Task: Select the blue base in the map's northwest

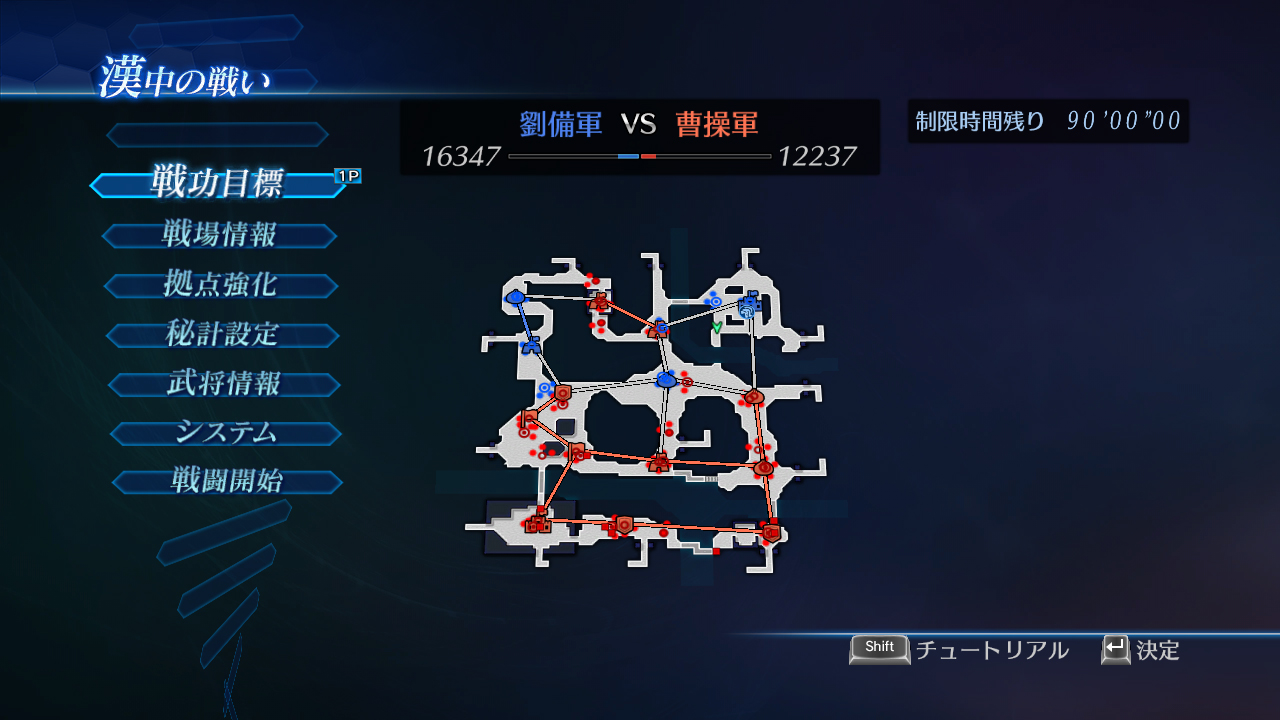Action: 514,299
